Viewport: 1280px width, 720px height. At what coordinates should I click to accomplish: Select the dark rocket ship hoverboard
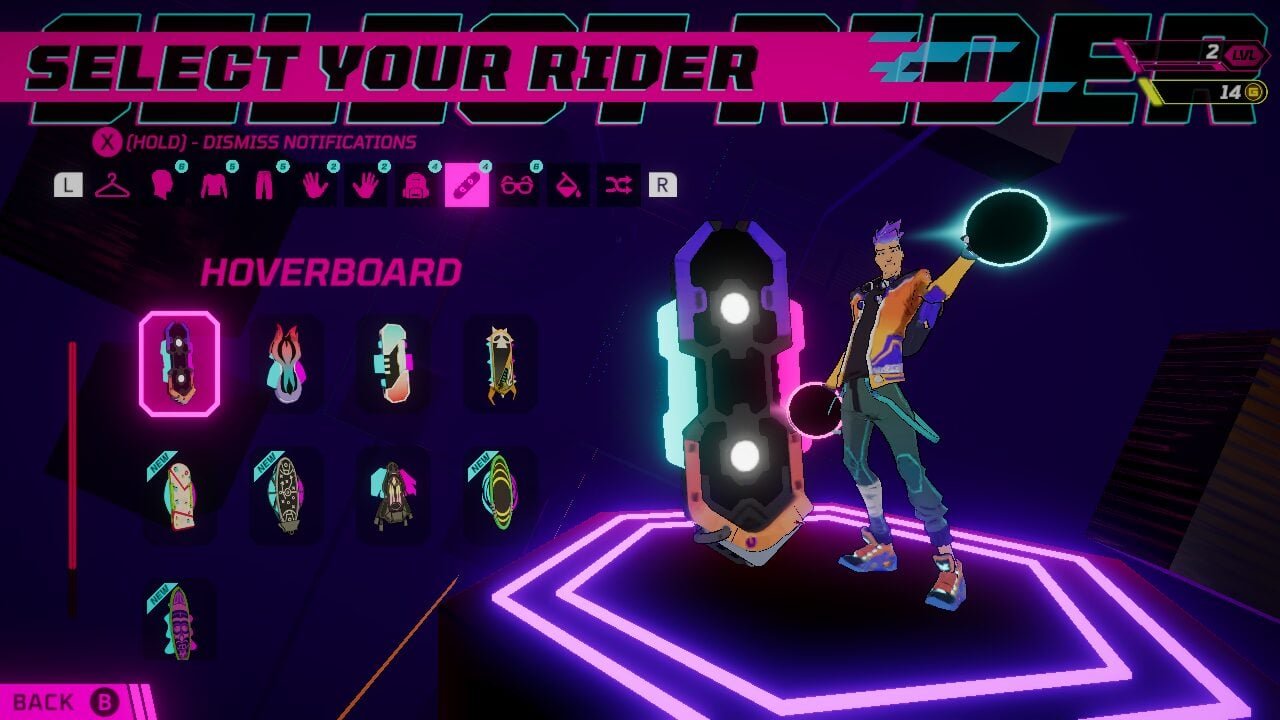point(393,495)
